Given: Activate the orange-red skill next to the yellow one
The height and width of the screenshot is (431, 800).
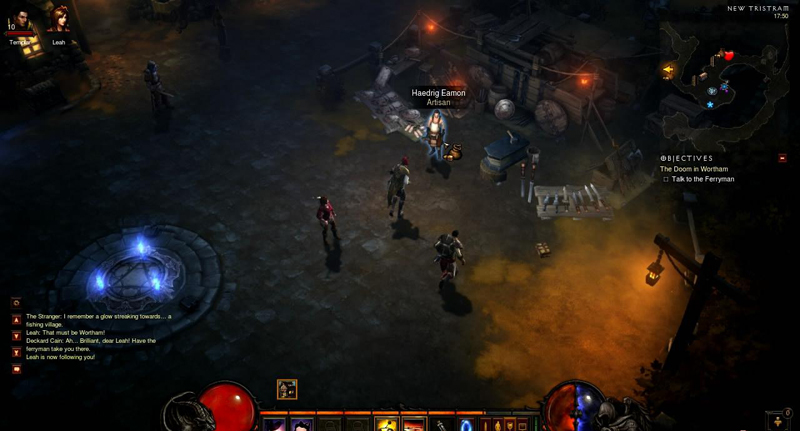Looking at the screenshot, I should [x=413, y=424].
